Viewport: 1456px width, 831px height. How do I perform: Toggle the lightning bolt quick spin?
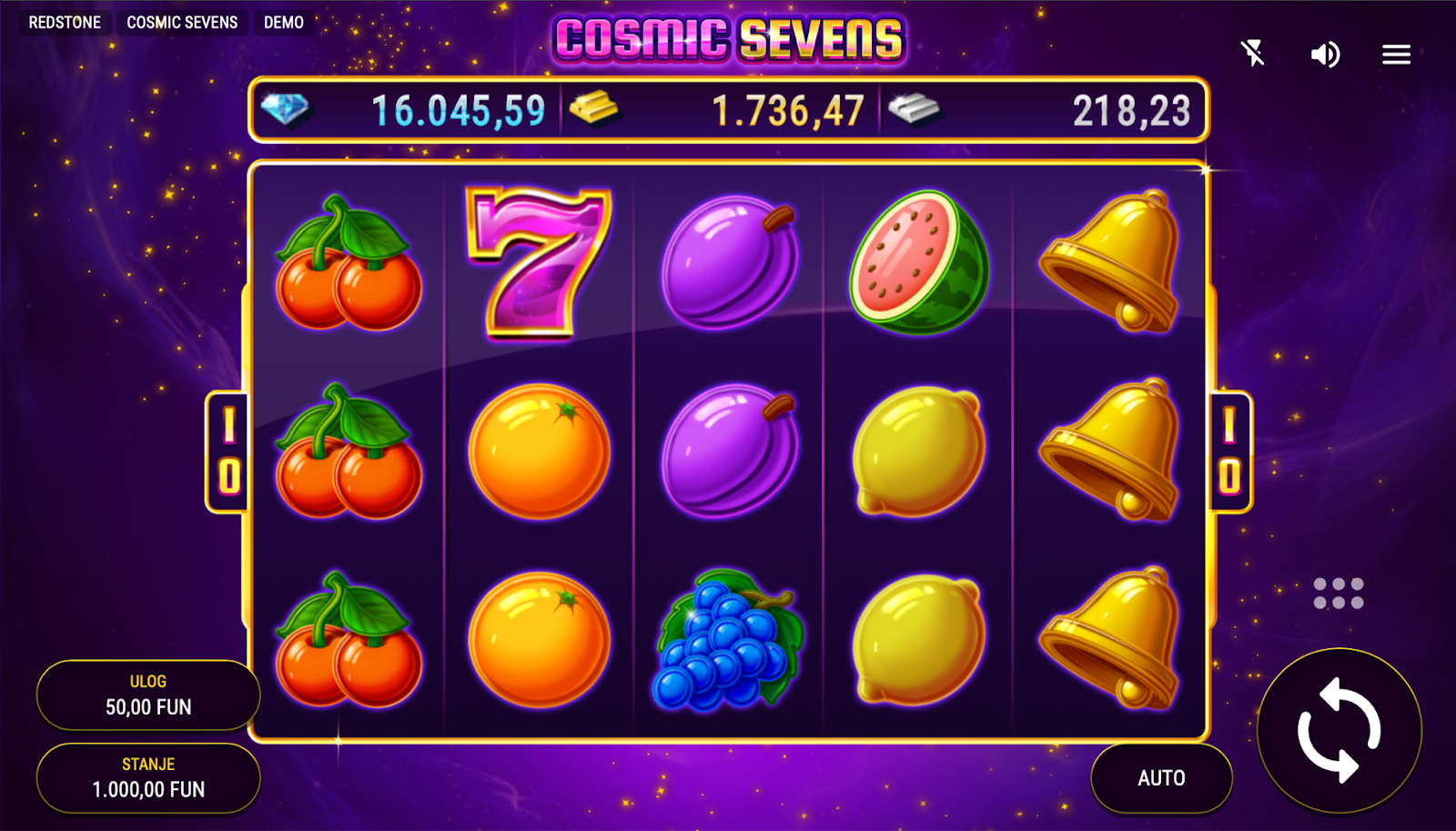1253,54
